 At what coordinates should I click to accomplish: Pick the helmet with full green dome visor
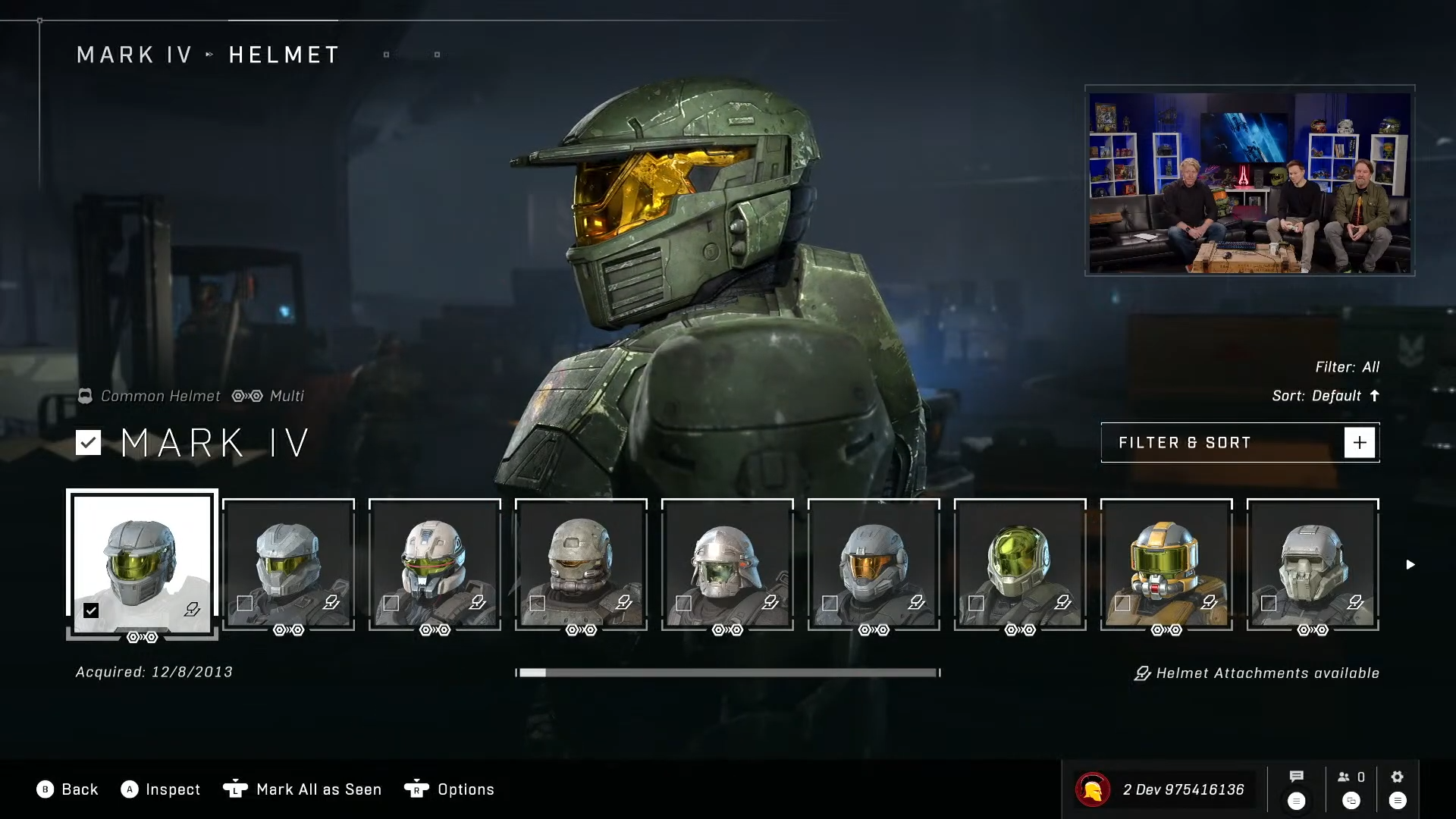1019,564
